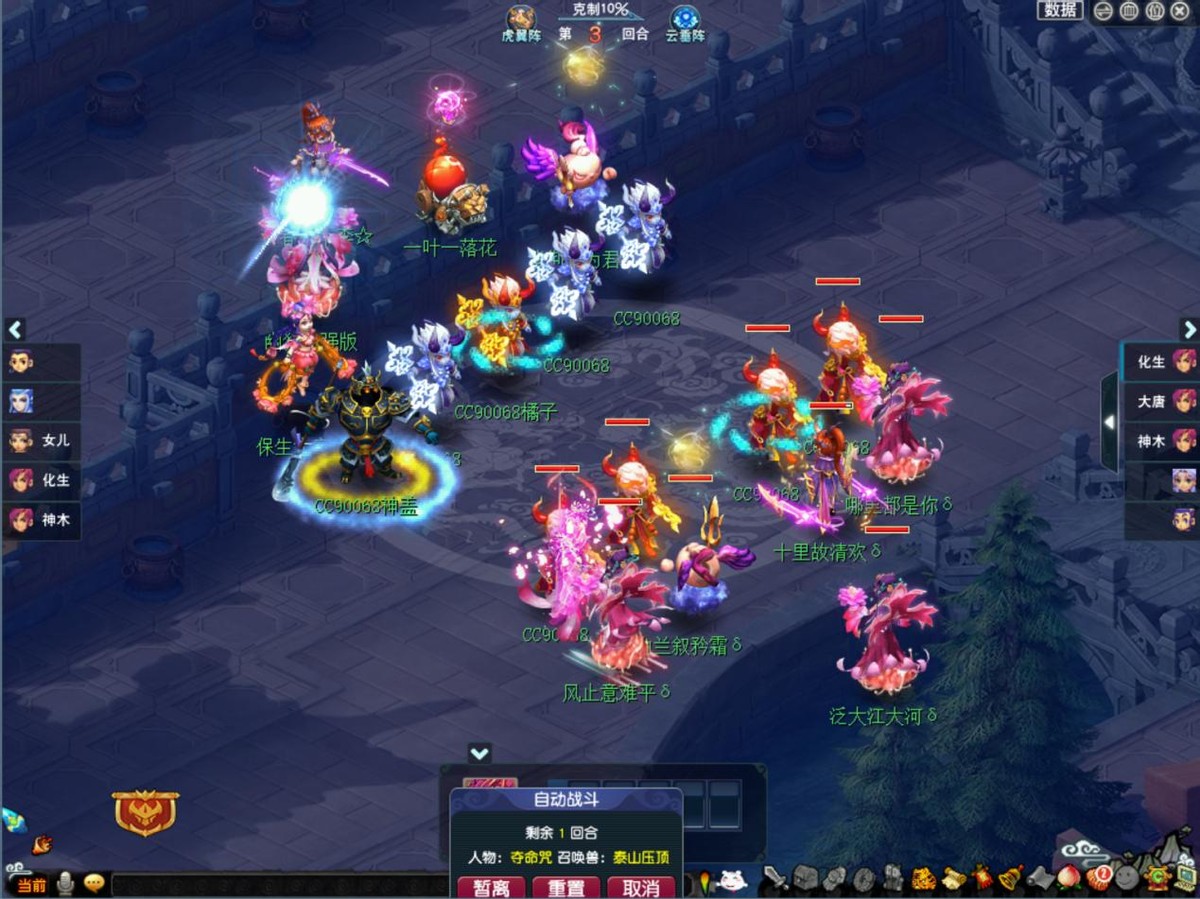Activate the microphone voice chat icon
The height and width of the screenshot is (899, 1200).
[x=66, y=884]
